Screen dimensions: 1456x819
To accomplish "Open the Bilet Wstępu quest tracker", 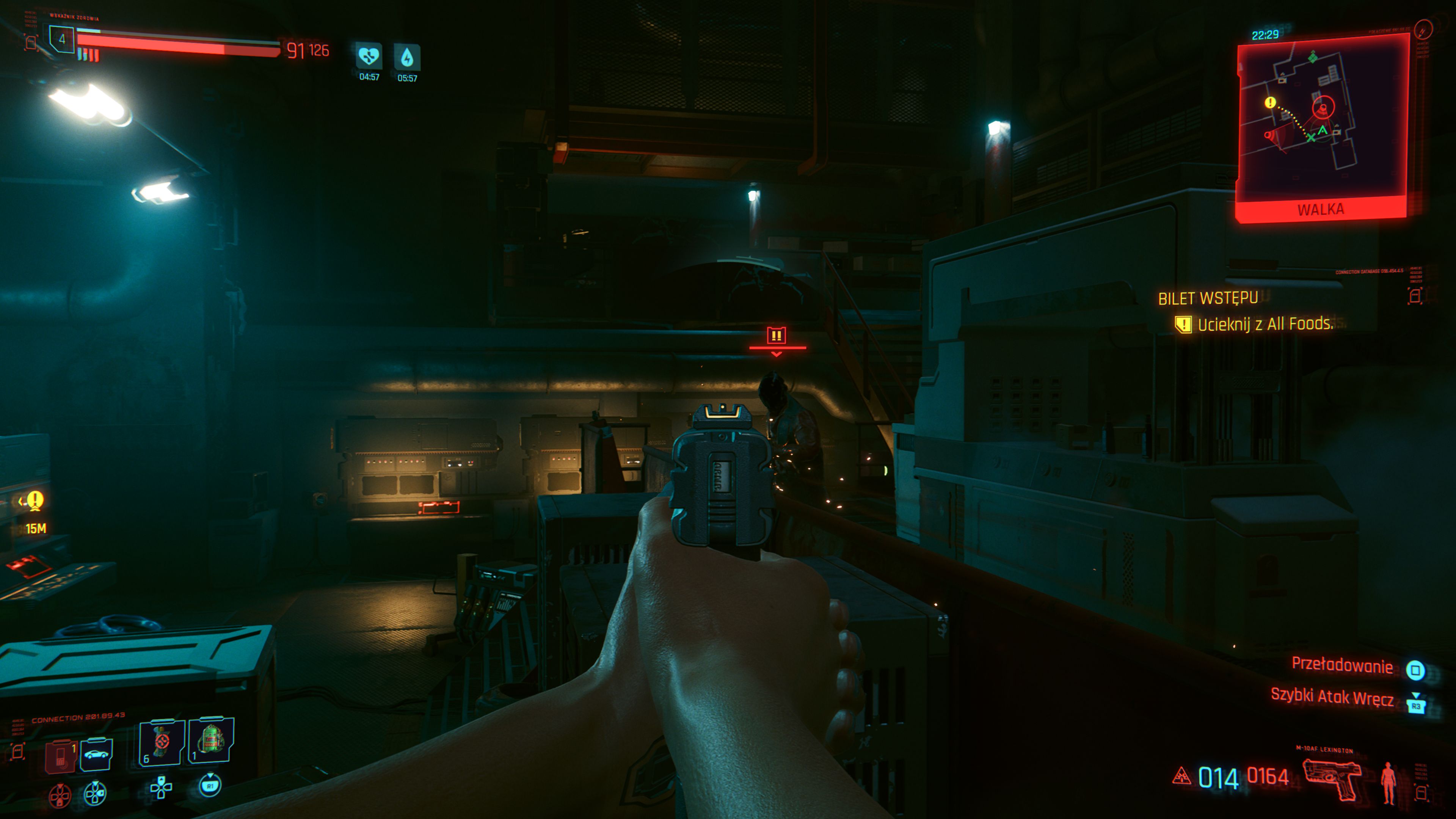I will pyautogui.click(x=1208, y=298).
